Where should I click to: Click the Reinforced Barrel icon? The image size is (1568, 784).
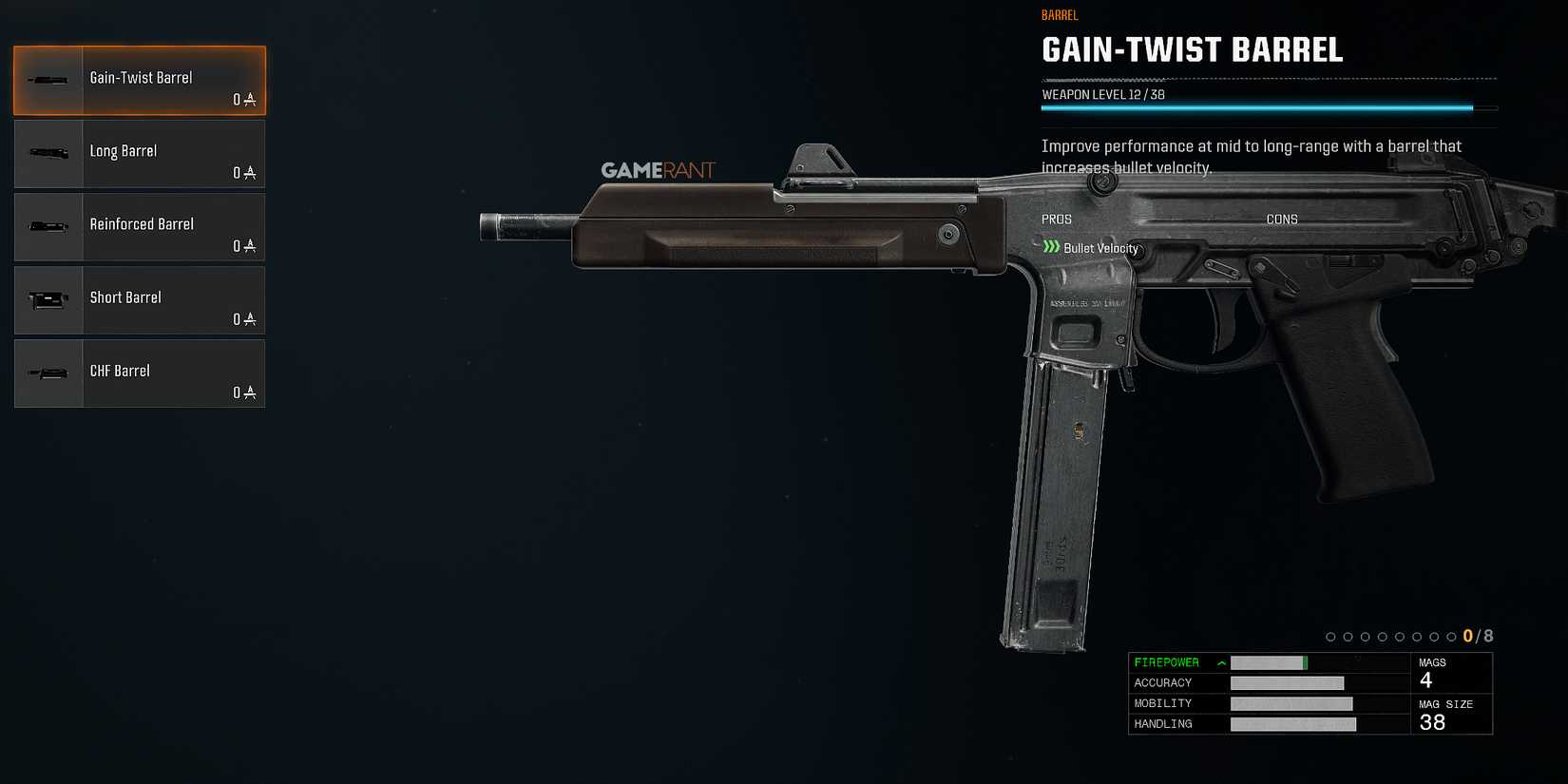tap(48, 226)
